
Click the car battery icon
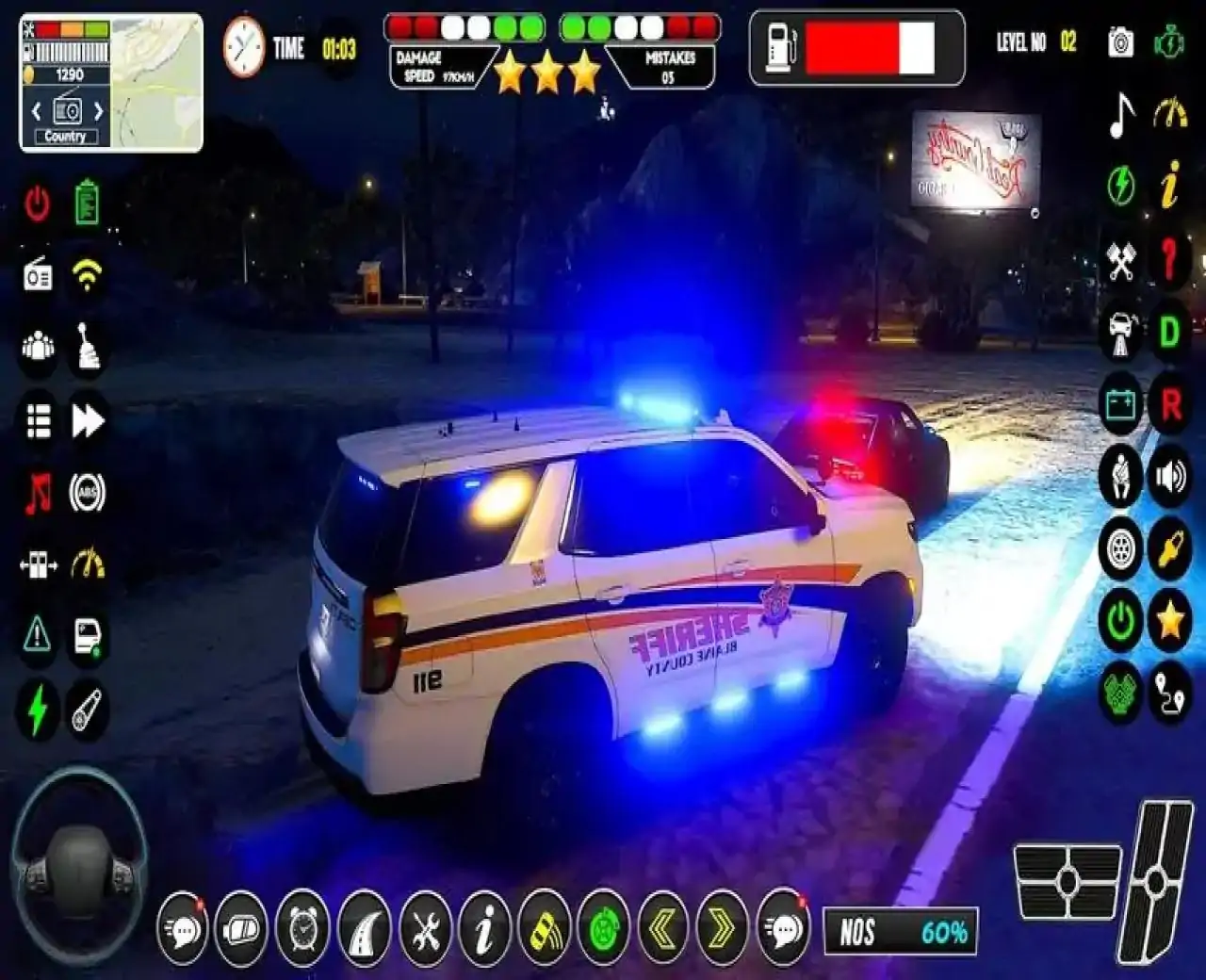click(x=1121, y=405)
